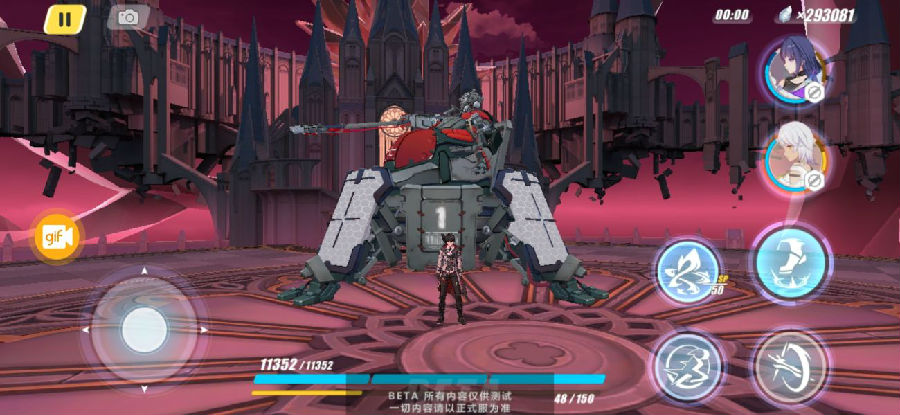Screen dimensions: 900x415
Task: Pause the game with the yellow button
Action: coord(65,17)
